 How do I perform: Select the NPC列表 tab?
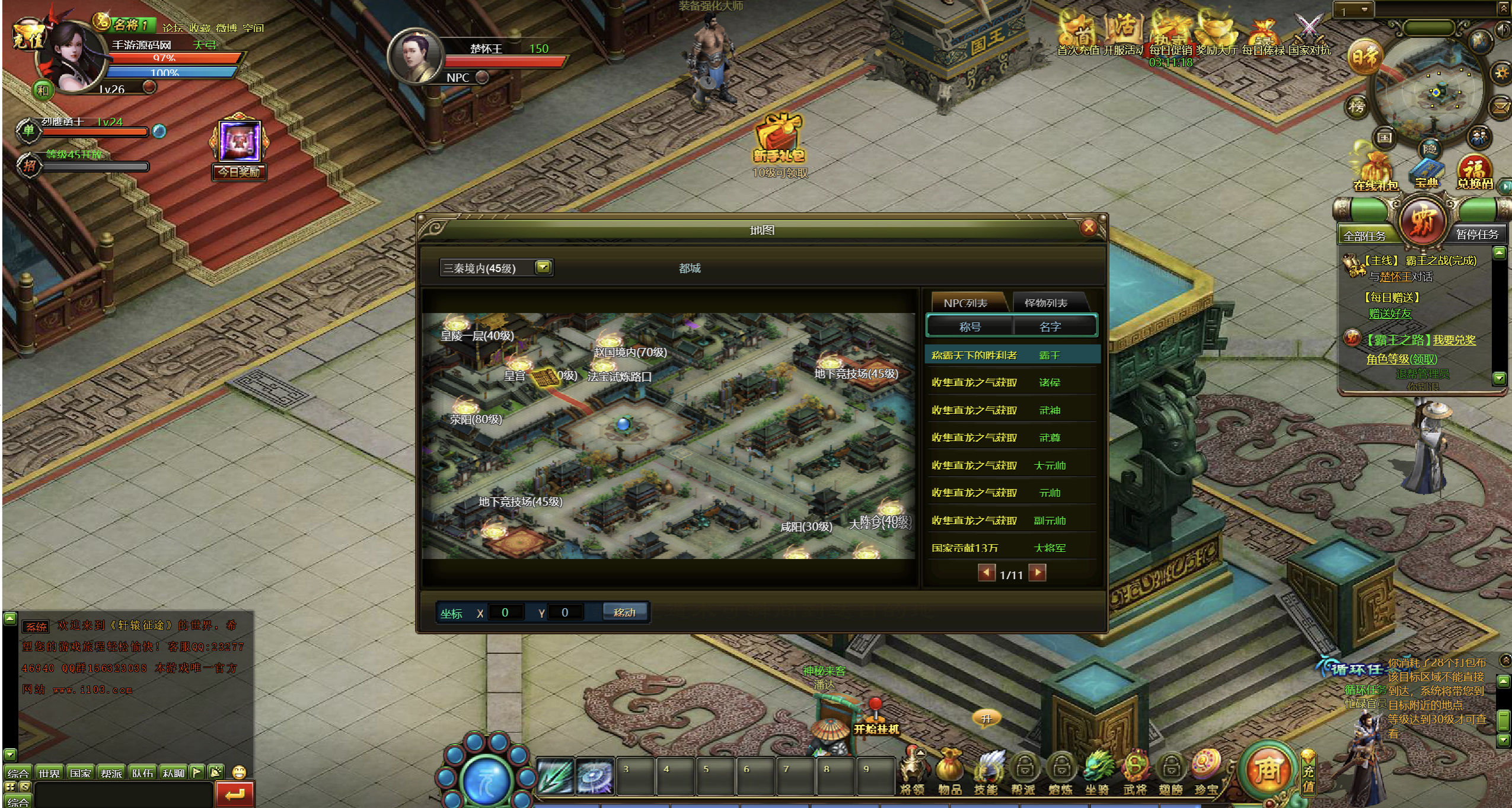point(965,303)
